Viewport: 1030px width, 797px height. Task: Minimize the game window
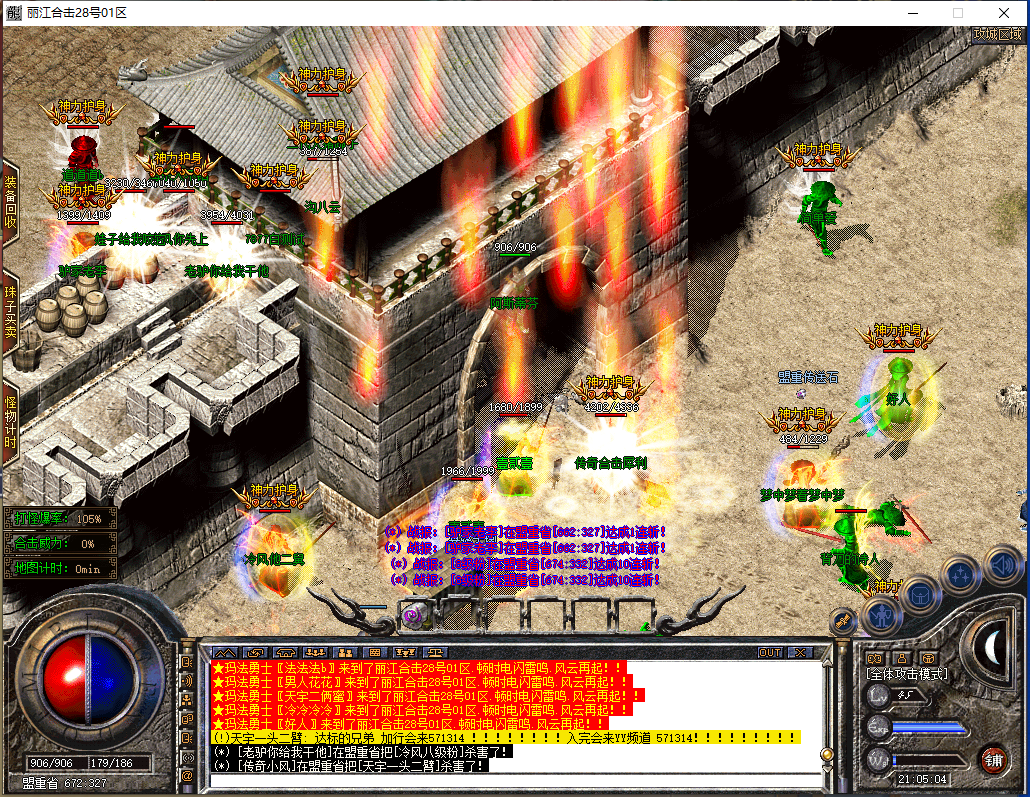912,13
